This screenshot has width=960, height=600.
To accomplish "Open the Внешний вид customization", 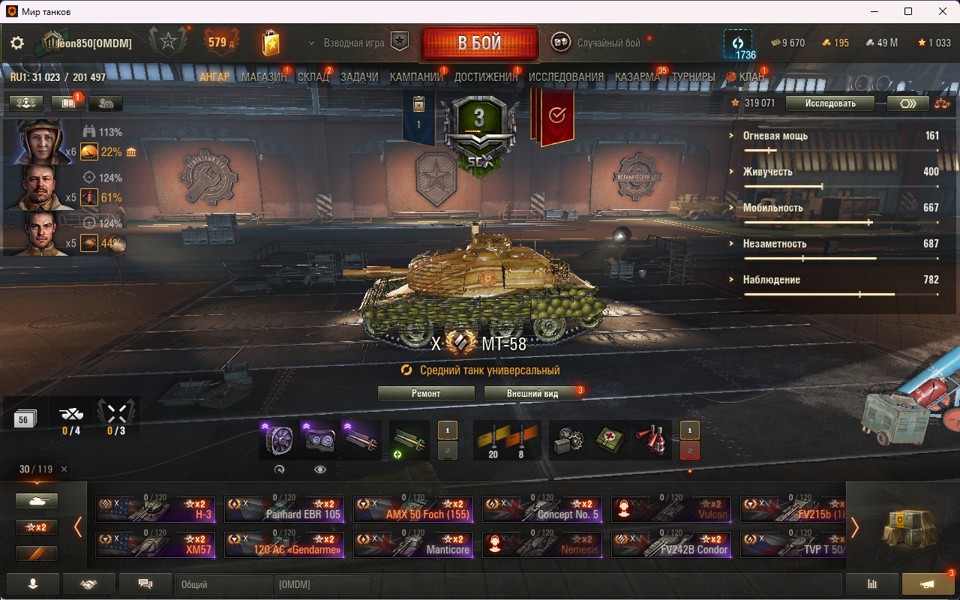I will 531,393.
